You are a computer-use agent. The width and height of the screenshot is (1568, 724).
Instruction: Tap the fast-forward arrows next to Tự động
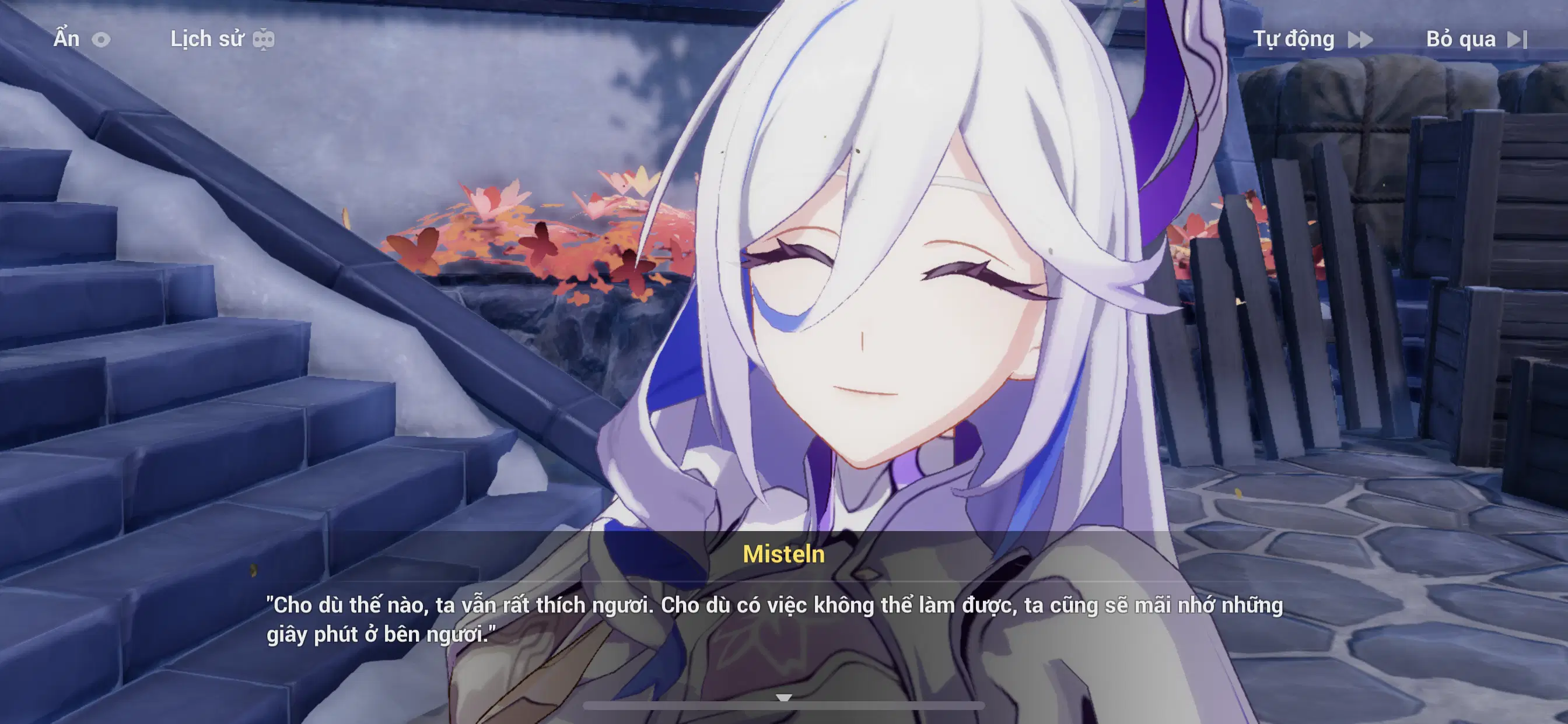coord(1361,39)
